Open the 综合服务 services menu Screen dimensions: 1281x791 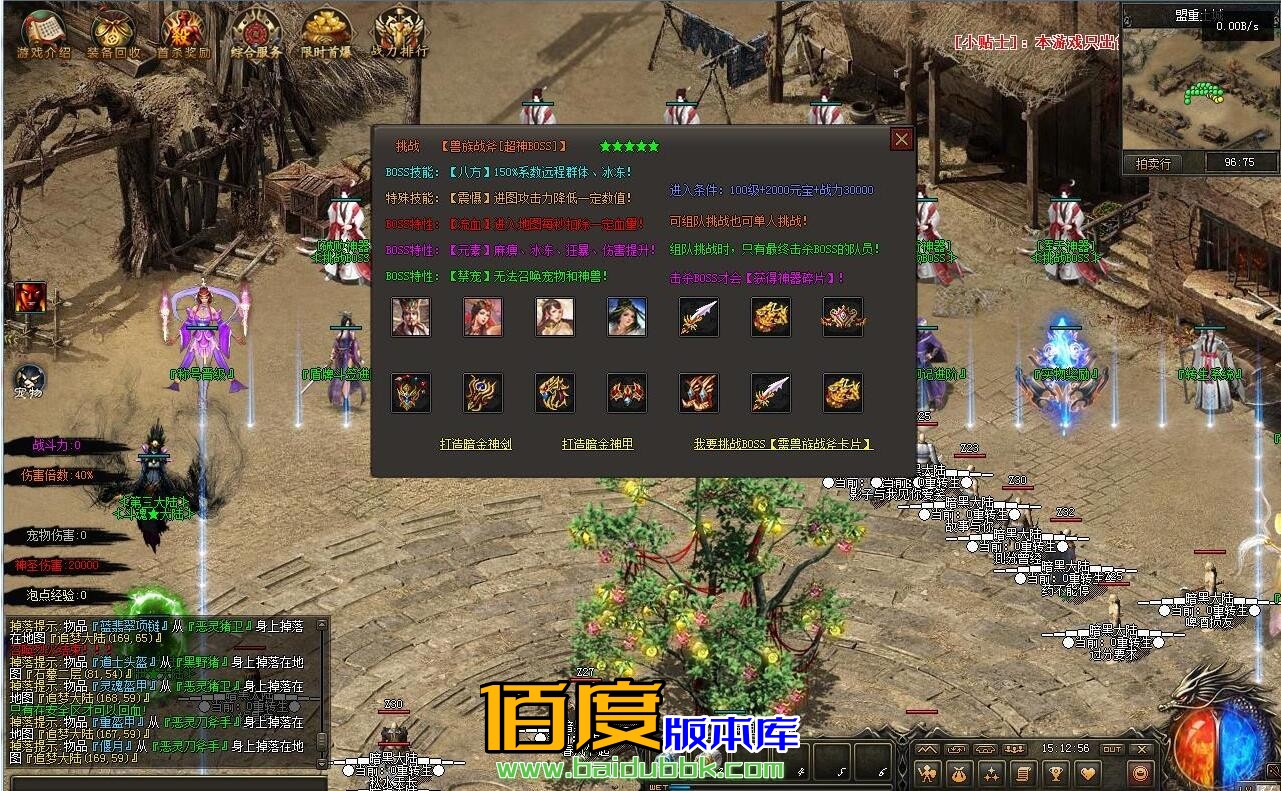(x=256, y=34)
